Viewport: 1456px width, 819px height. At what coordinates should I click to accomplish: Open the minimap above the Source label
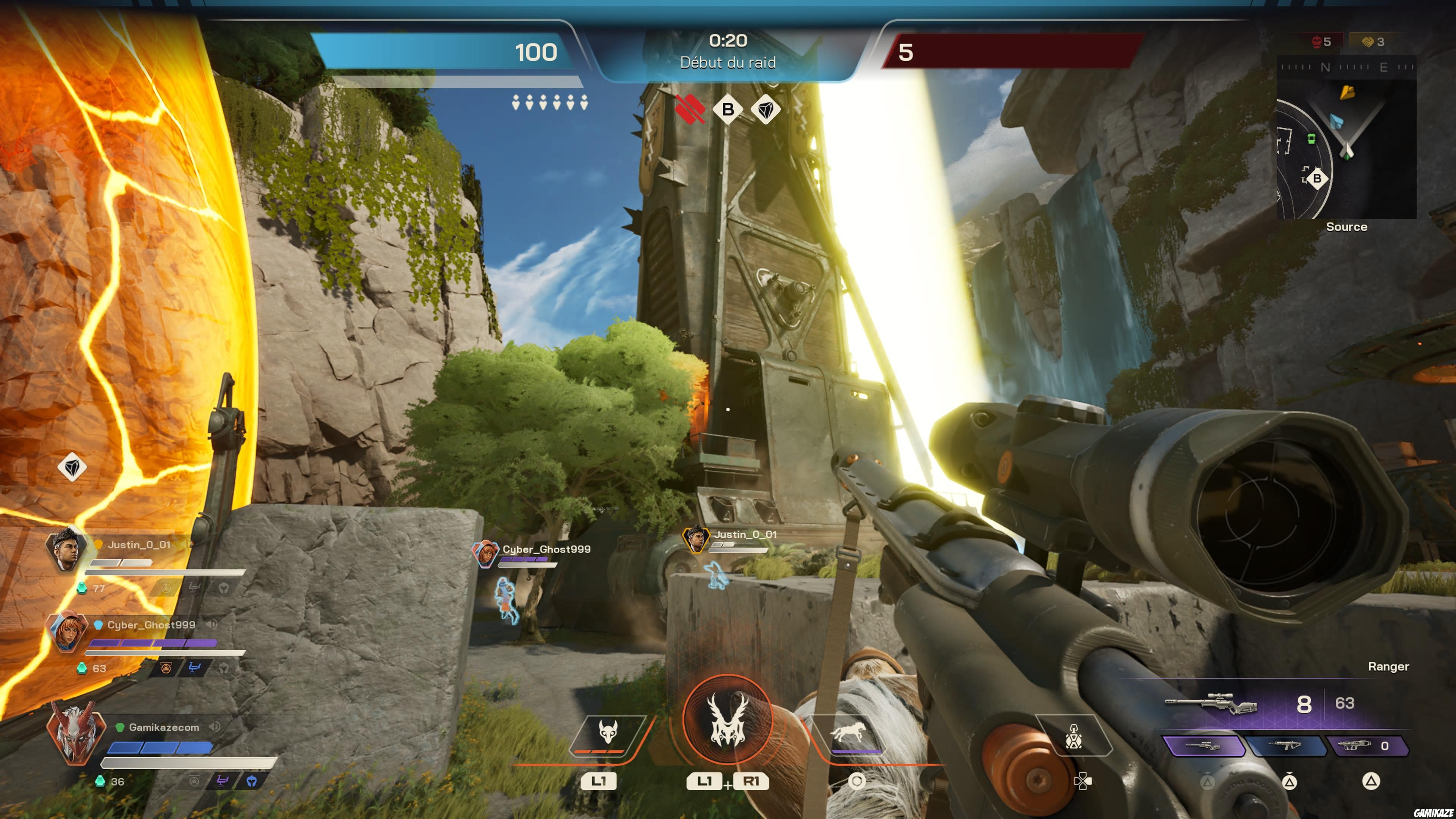point(1346,138)
